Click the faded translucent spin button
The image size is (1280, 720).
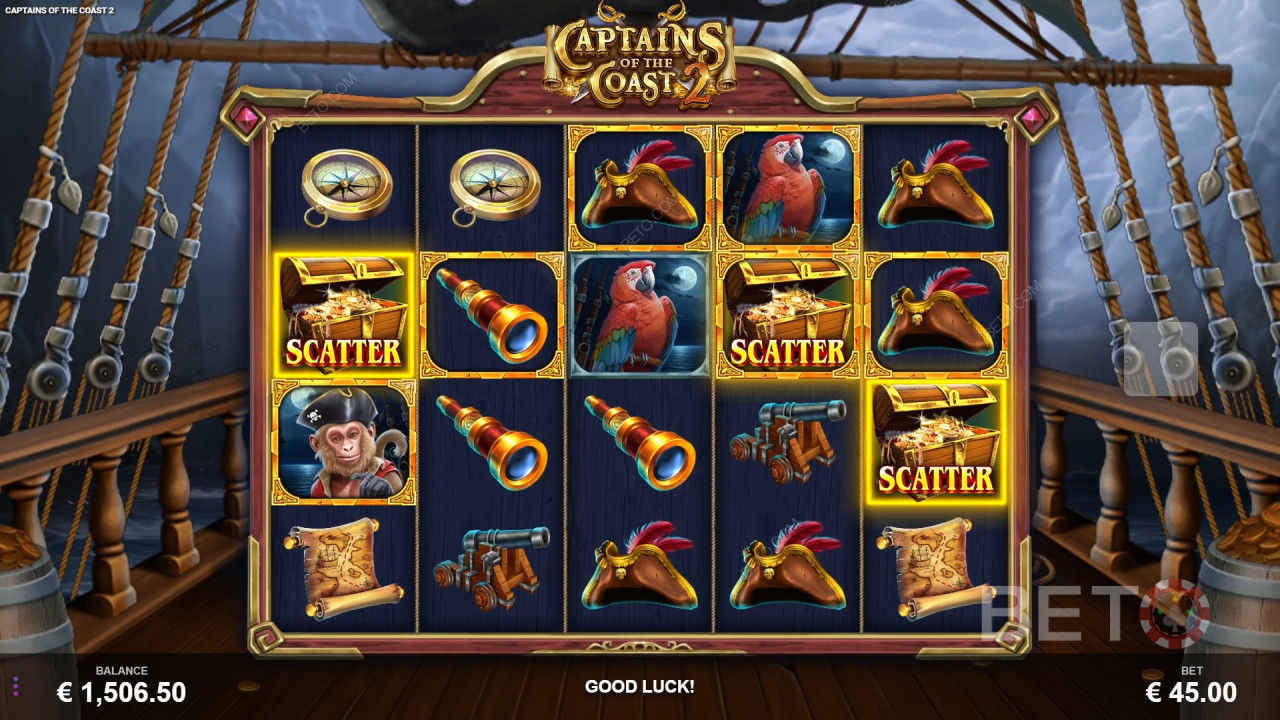pyautogui.click(x=1160, y=358)
